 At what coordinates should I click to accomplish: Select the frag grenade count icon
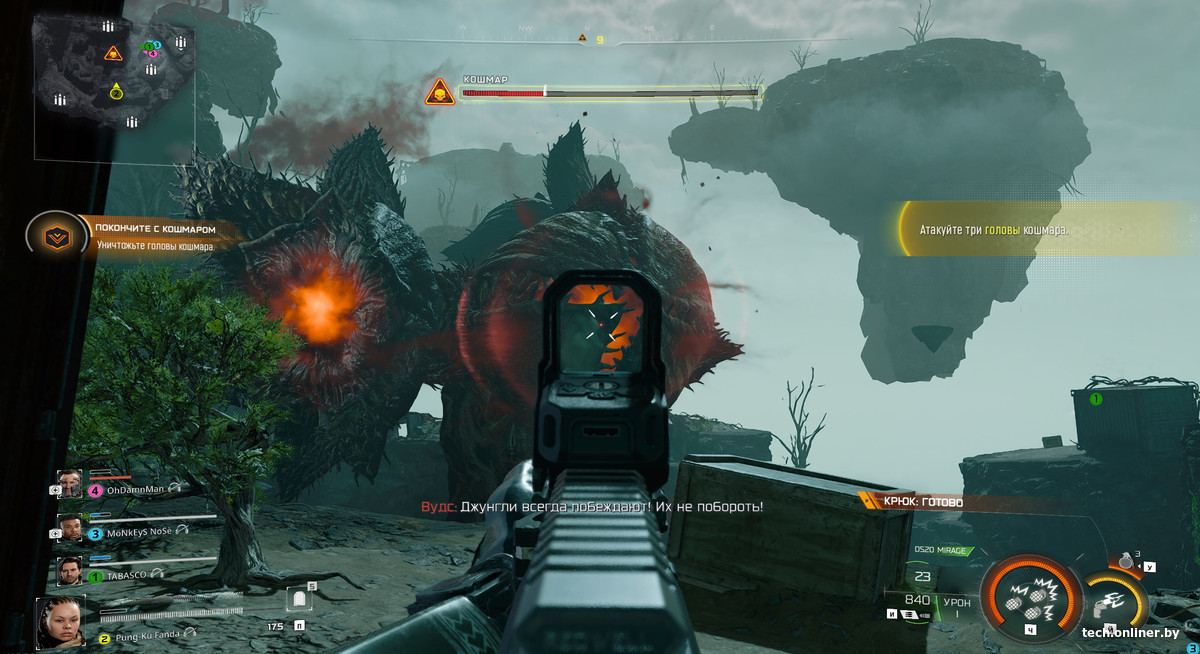[1128, 562]
